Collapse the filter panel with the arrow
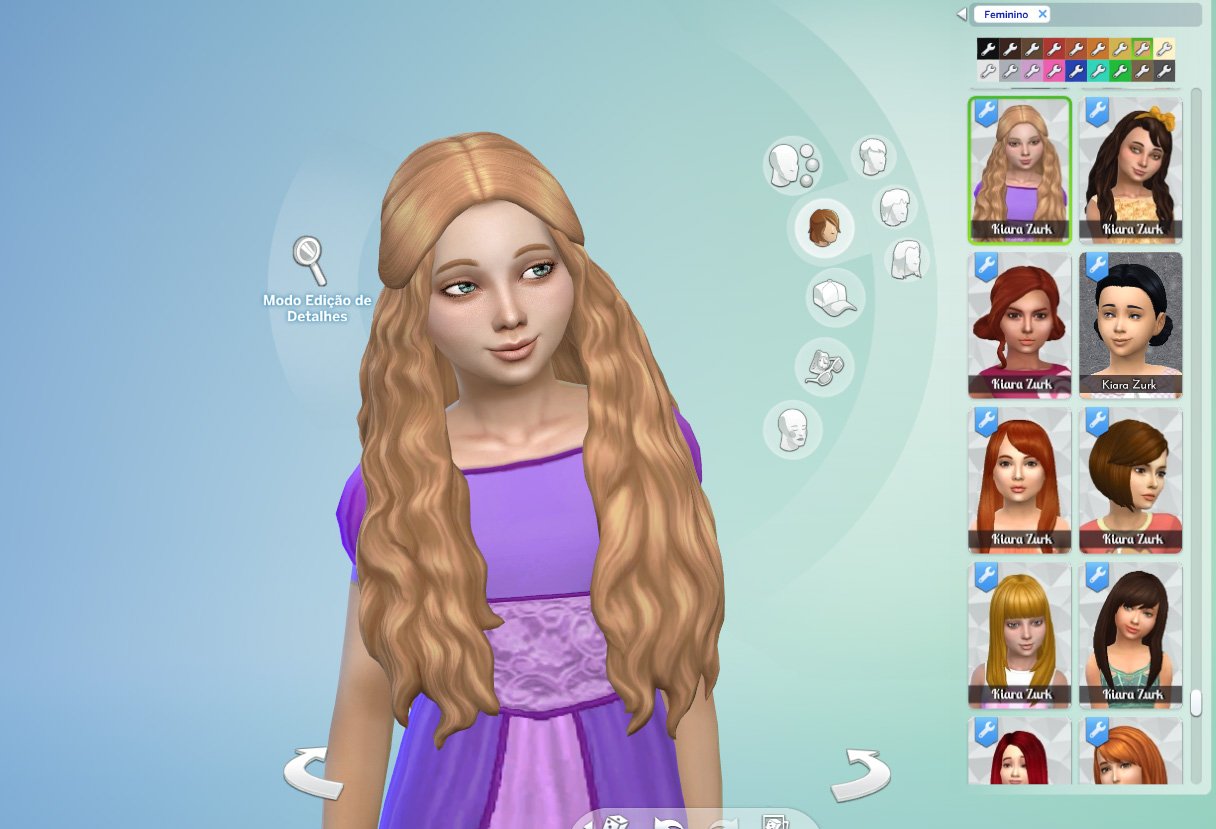The height and width of the screenshot is (829, 1216). (962, 14)
